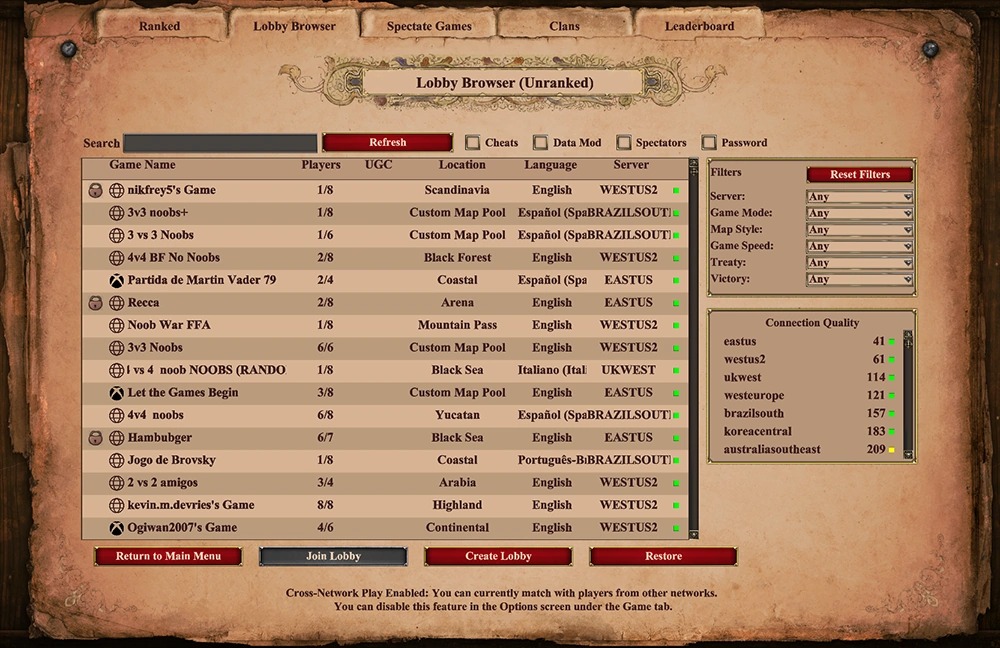
Task: Open the Server filter dropdown
Action: click(859, 197)
